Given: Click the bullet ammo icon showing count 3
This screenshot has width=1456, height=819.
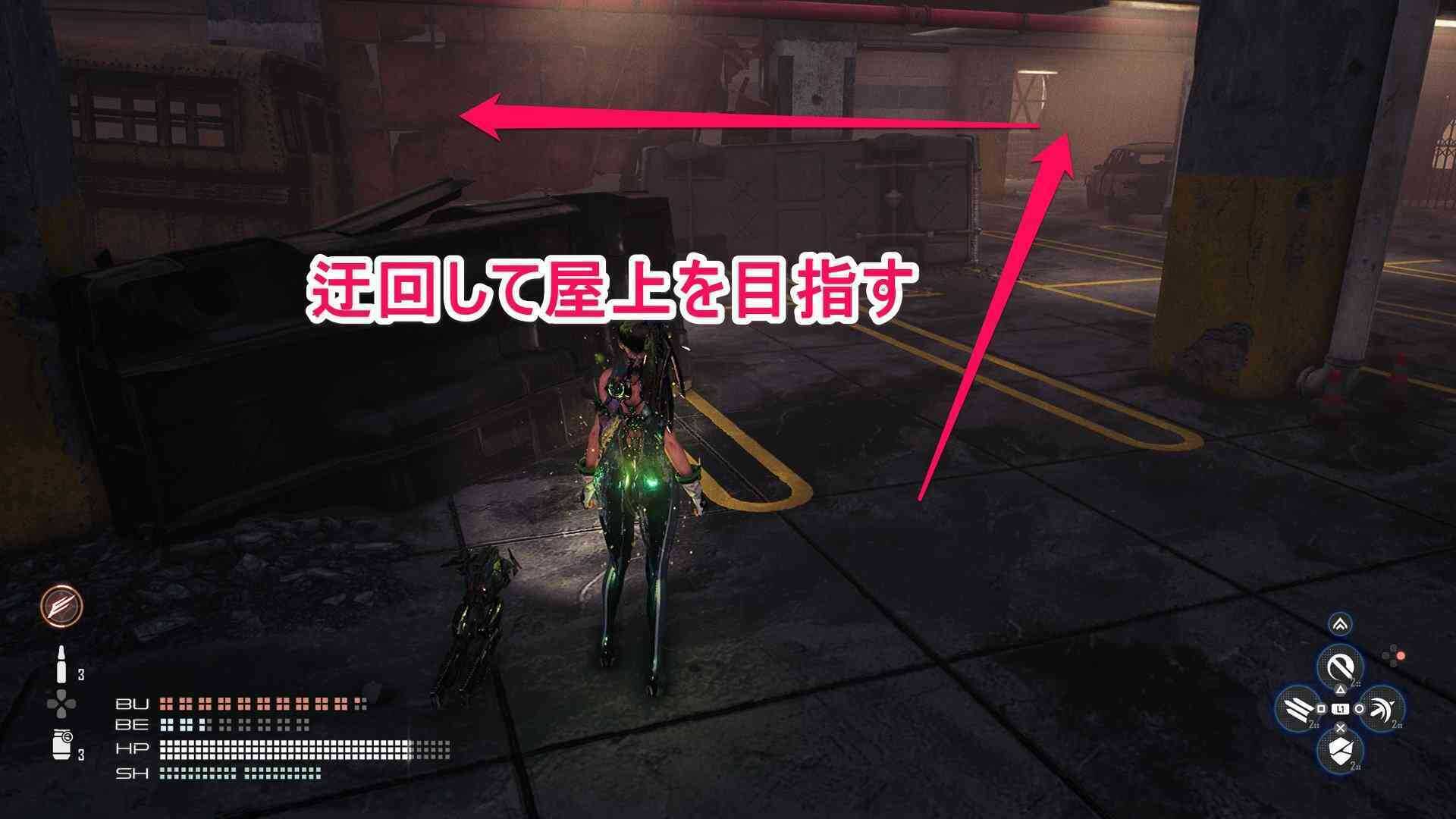Looking at the screenshot, I should [61, 663].
